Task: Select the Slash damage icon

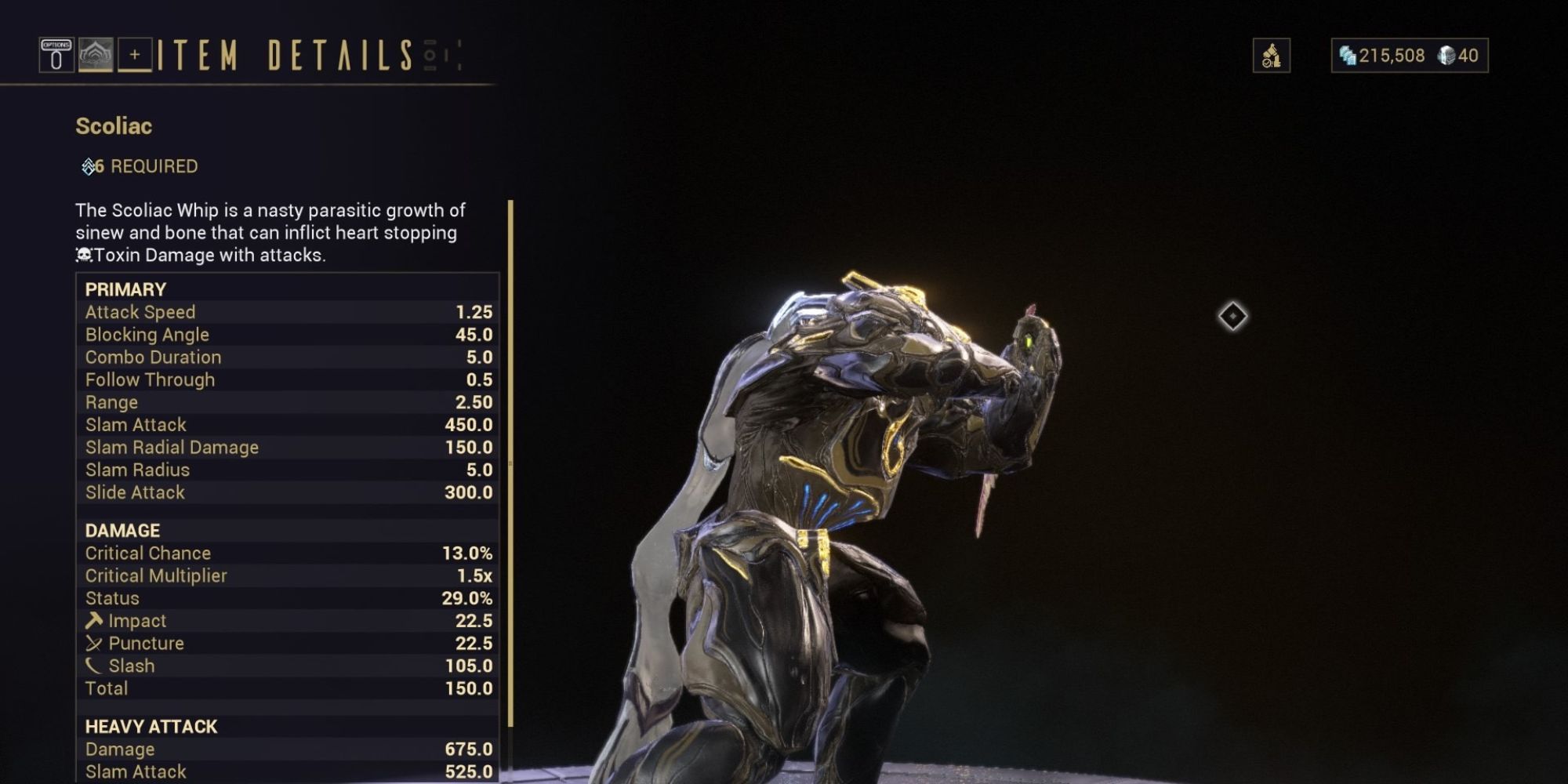Action: pos(94,666)
